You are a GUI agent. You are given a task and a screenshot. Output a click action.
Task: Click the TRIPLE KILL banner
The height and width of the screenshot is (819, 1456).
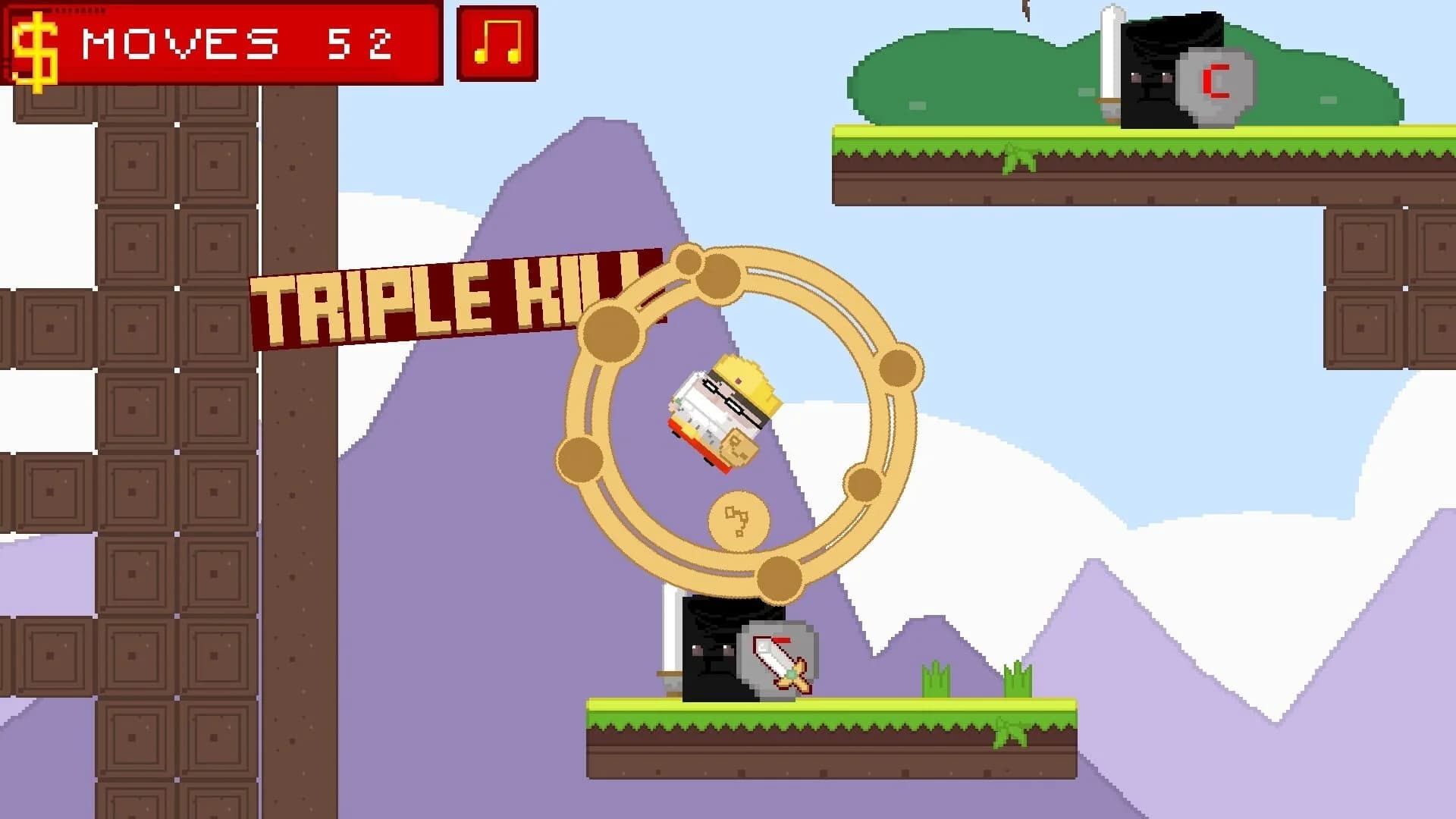[455, 300]
